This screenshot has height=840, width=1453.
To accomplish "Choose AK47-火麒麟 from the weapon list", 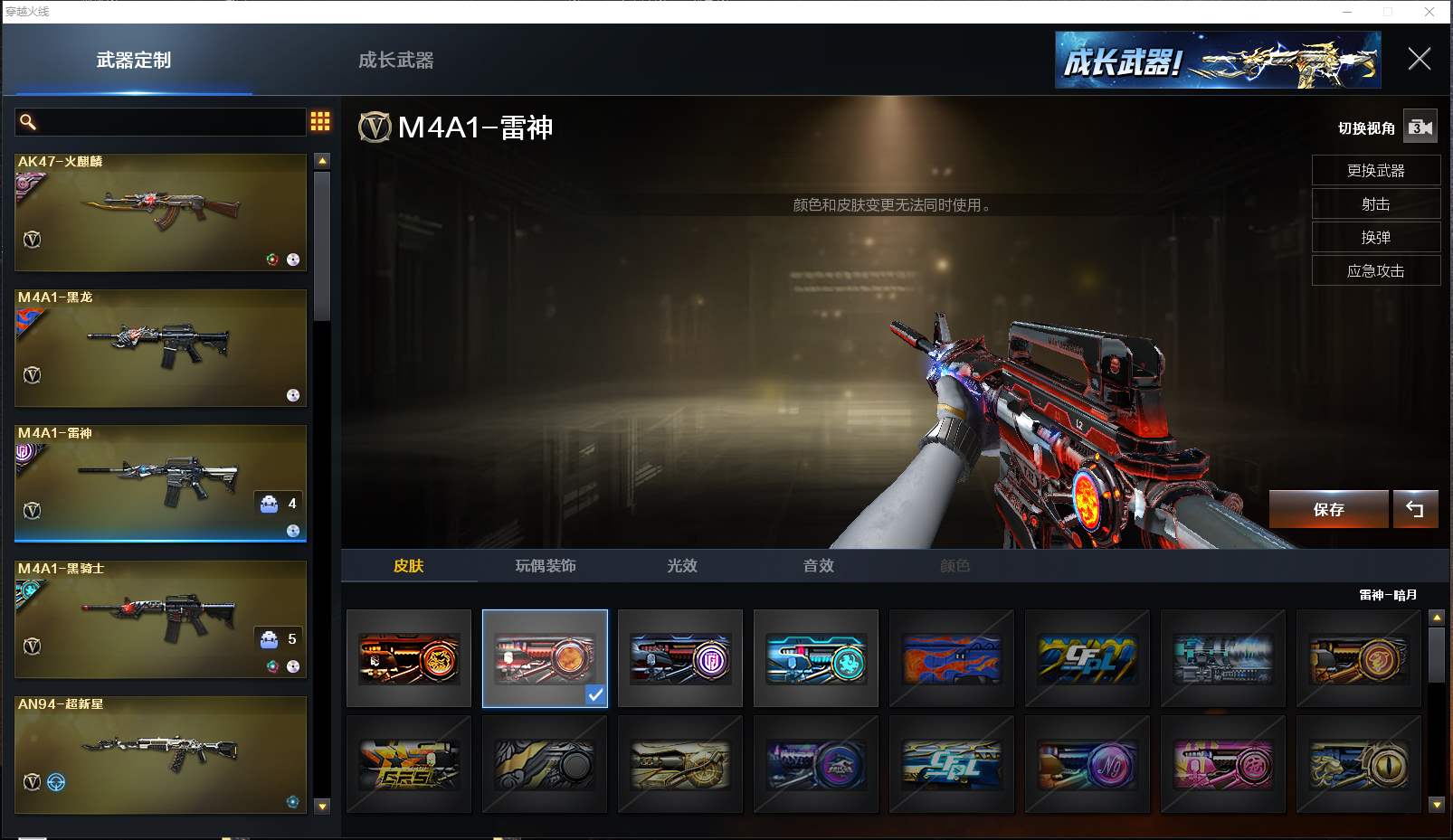I will point(160,212).
